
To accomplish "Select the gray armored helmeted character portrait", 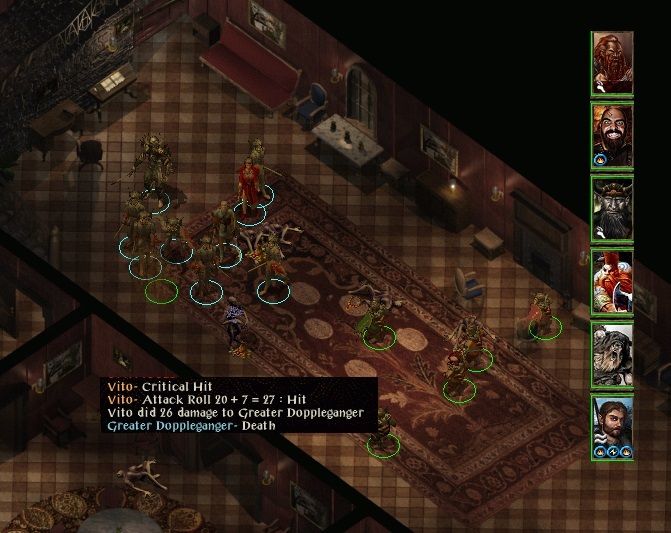I will coord(613,353).
